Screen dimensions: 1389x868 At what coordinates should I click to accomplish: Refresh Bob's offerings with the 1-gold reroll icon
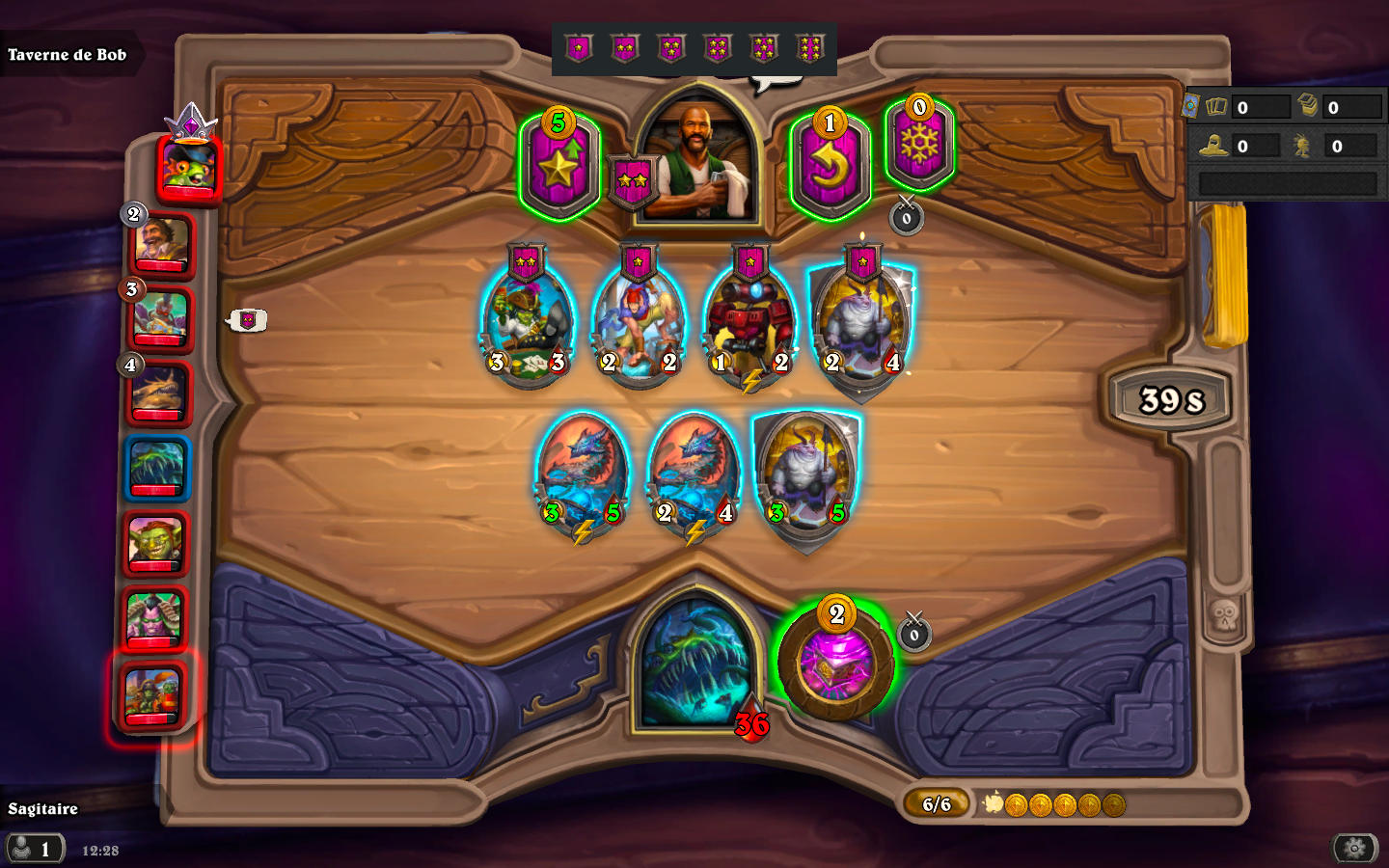coord(831,156)
